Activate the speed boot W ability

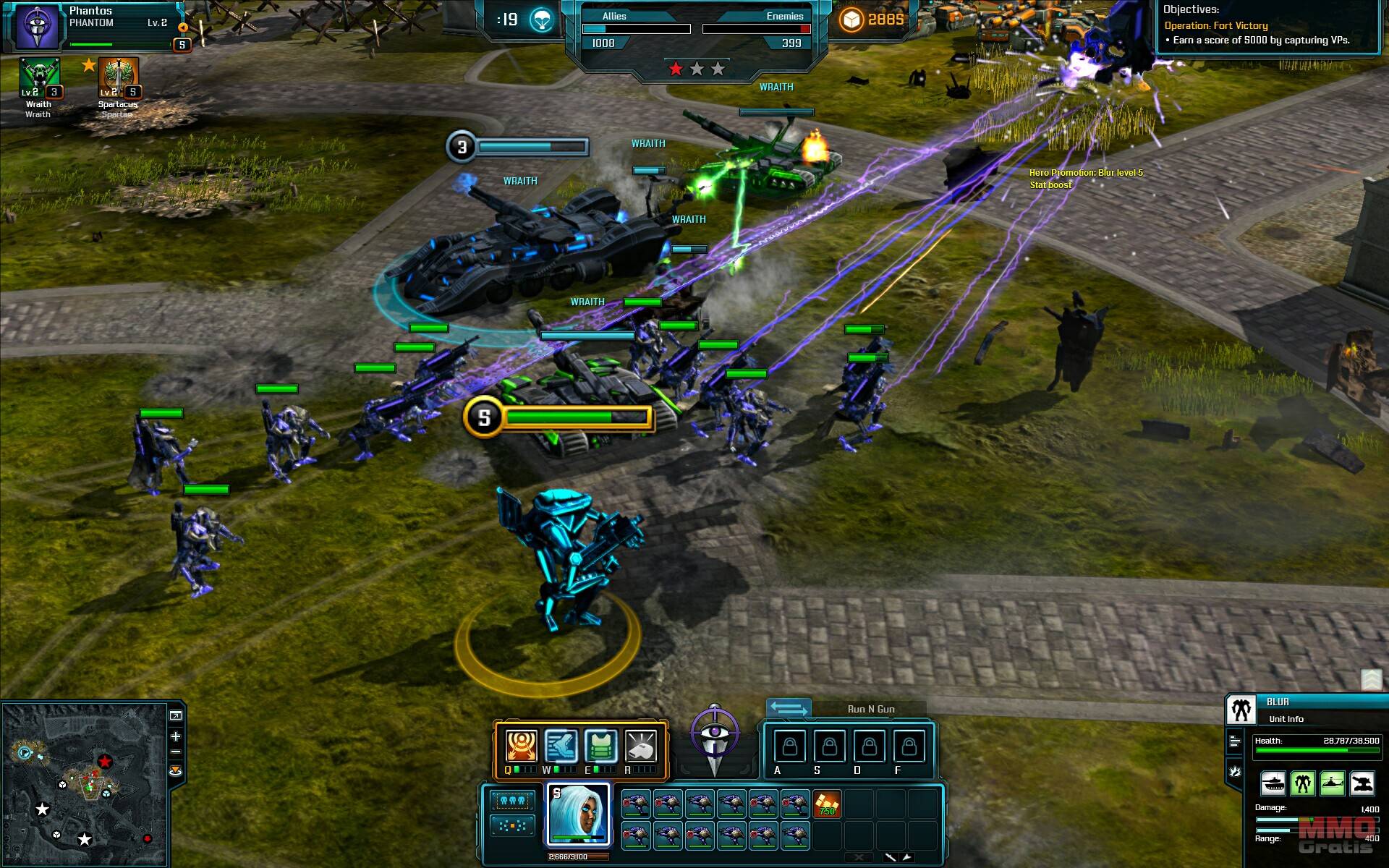click(561, 746)
